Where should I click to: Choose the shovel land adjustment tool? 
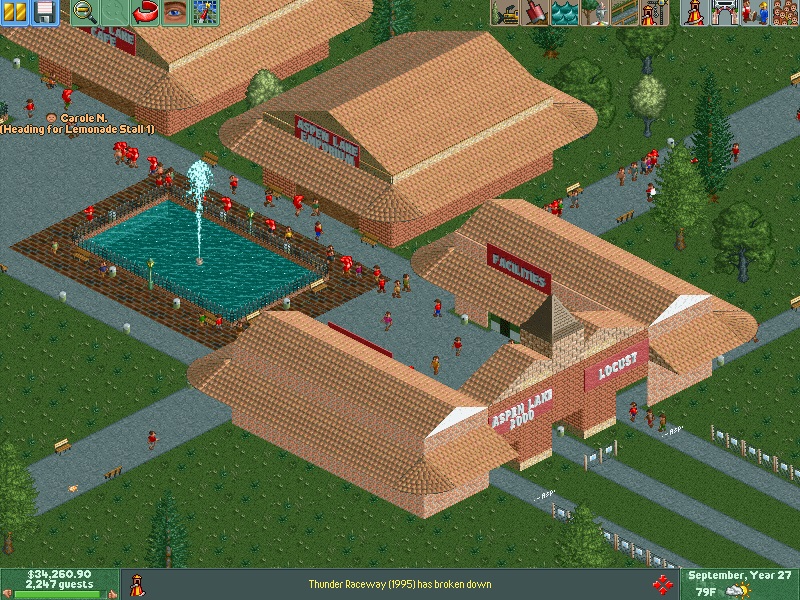coord(535,12)
